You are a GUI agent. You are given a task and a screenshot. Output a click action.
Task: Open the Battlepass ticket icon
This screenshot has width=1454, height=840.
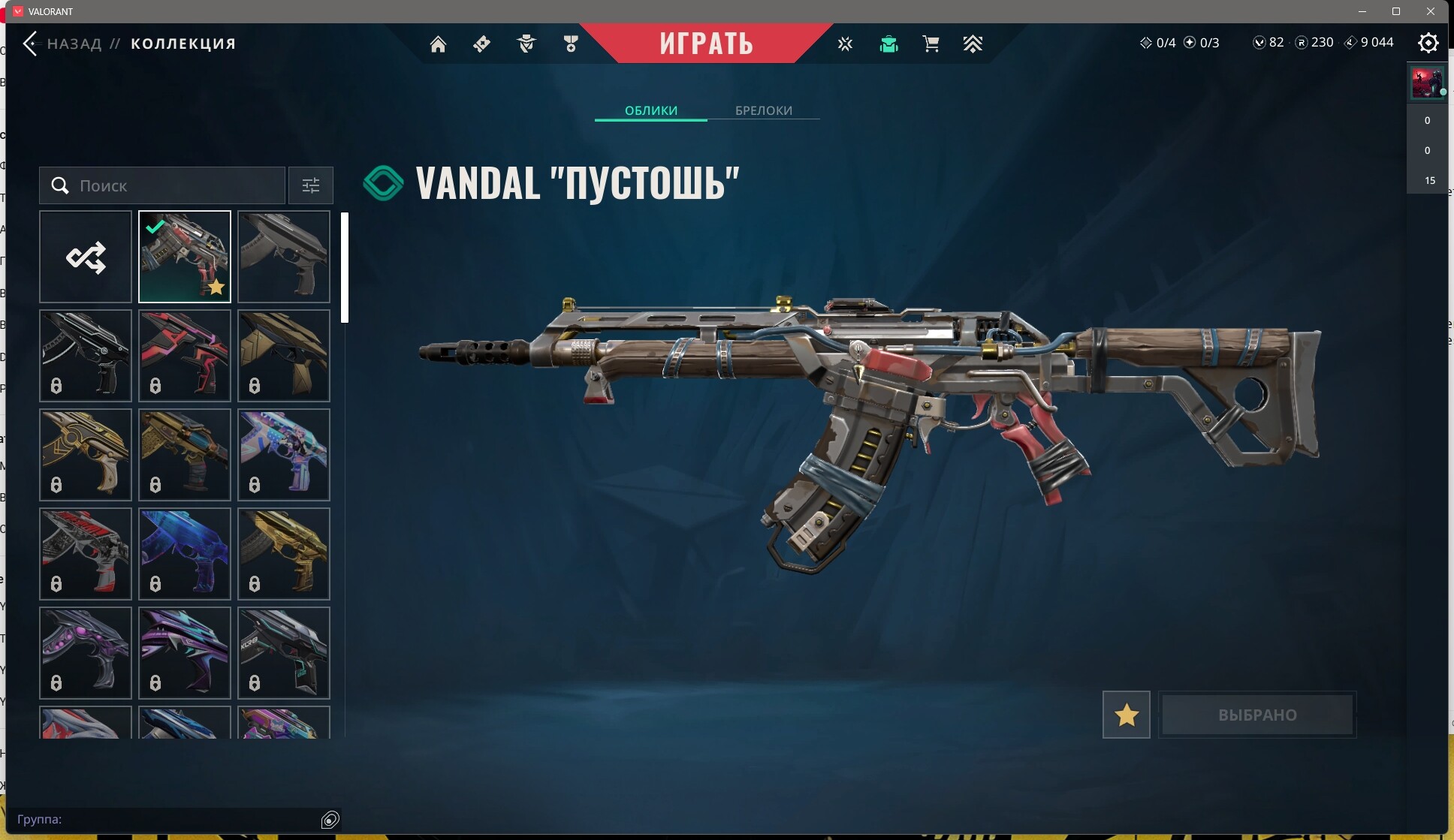[x=481, y=44]
